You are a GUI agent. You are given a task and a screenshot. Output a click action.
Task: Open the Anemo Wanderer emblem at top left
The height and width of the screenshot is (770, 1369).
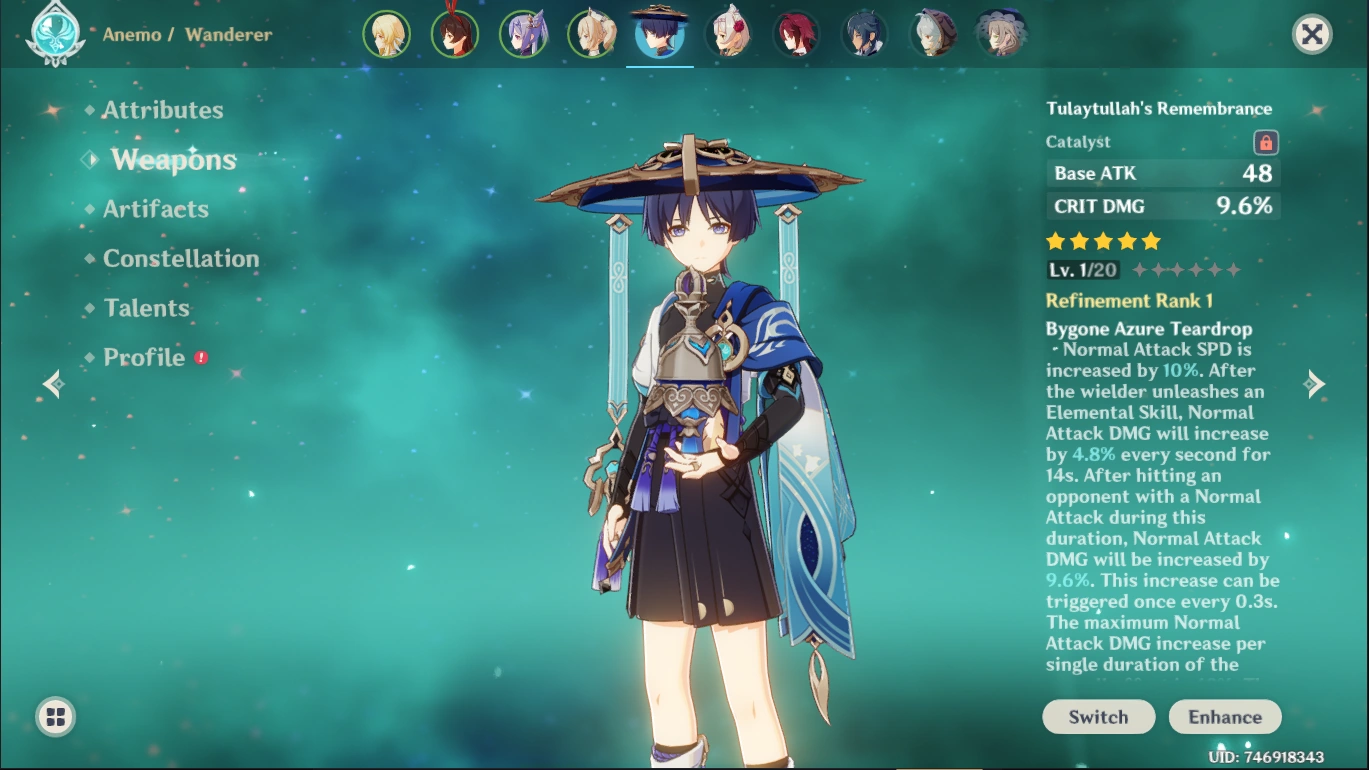[55, 31]
